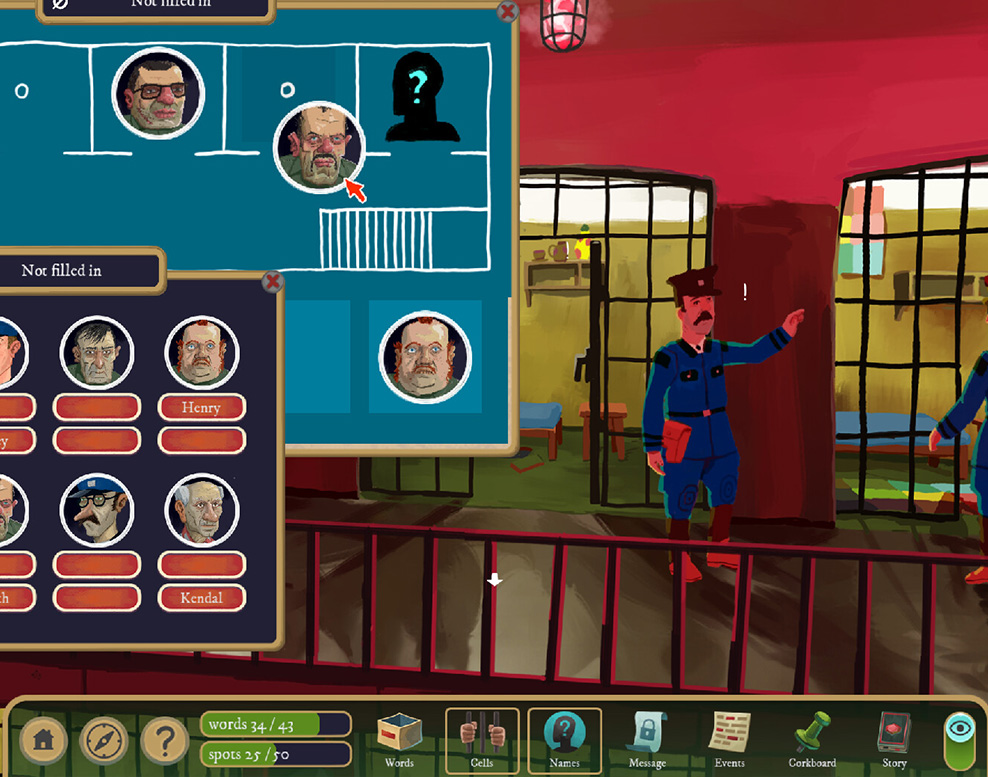The height and width of the screenshot is (777, 988).
Task: Open the Story book
Action: [x=894, y=740]
